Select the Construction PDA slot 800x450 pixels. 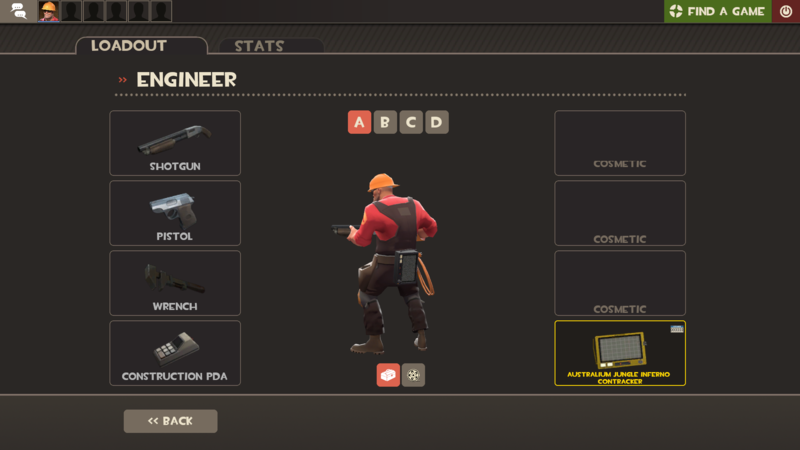175,353
